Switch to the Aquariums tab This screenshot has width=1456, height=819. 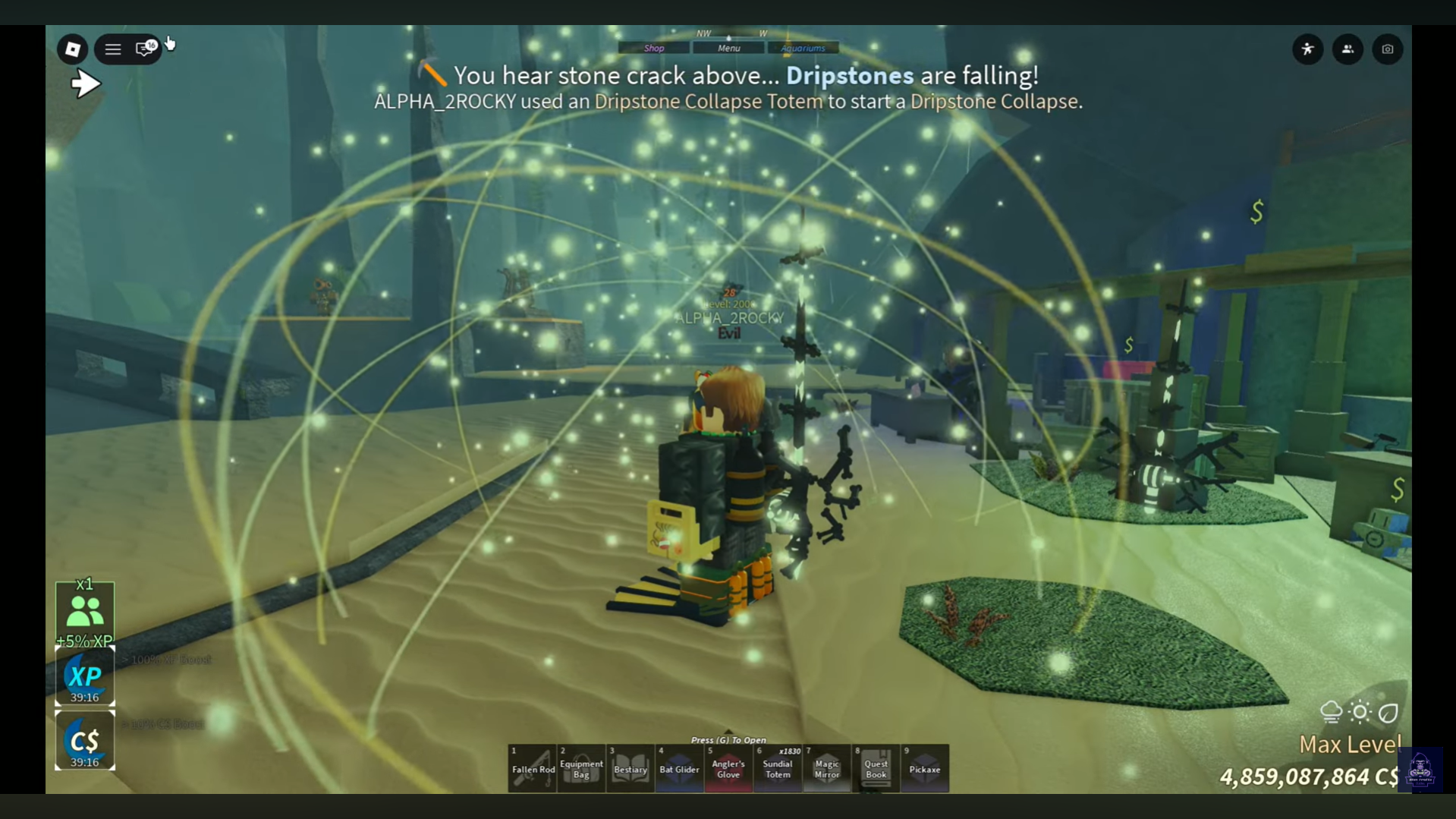point(804,47)
